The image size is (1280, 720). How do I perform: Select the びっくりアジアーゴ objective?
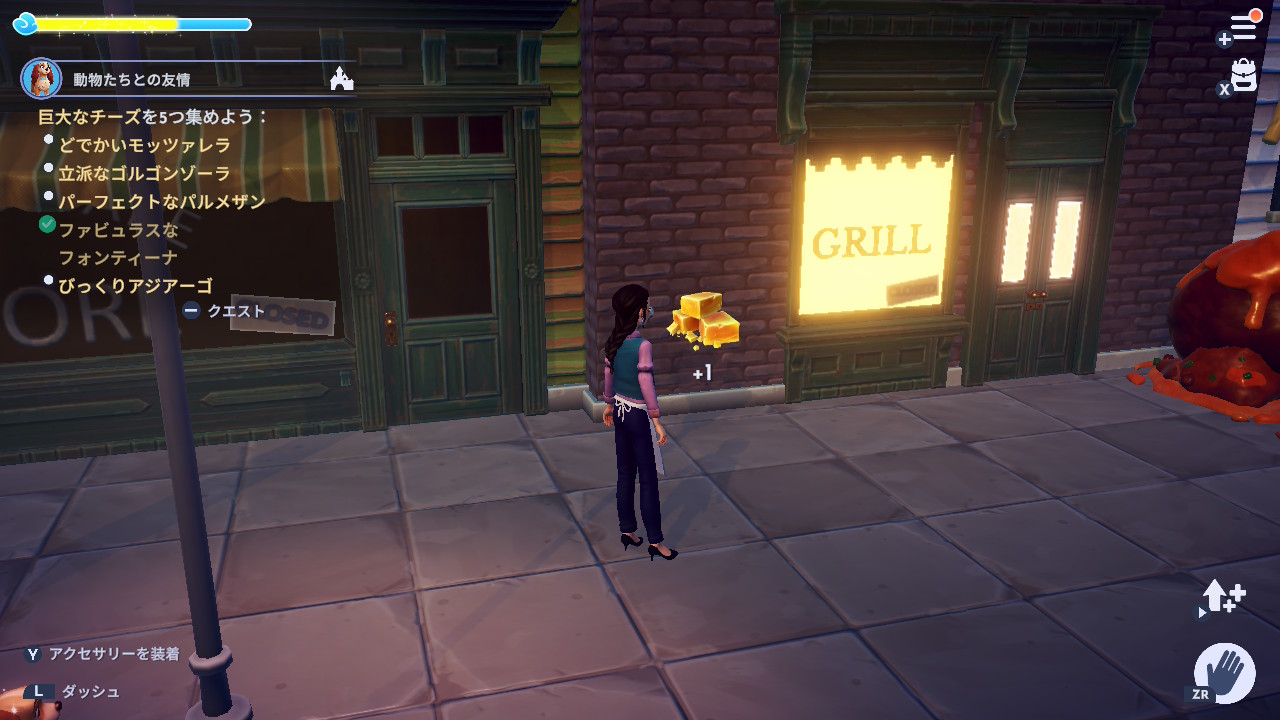[135, 286]
